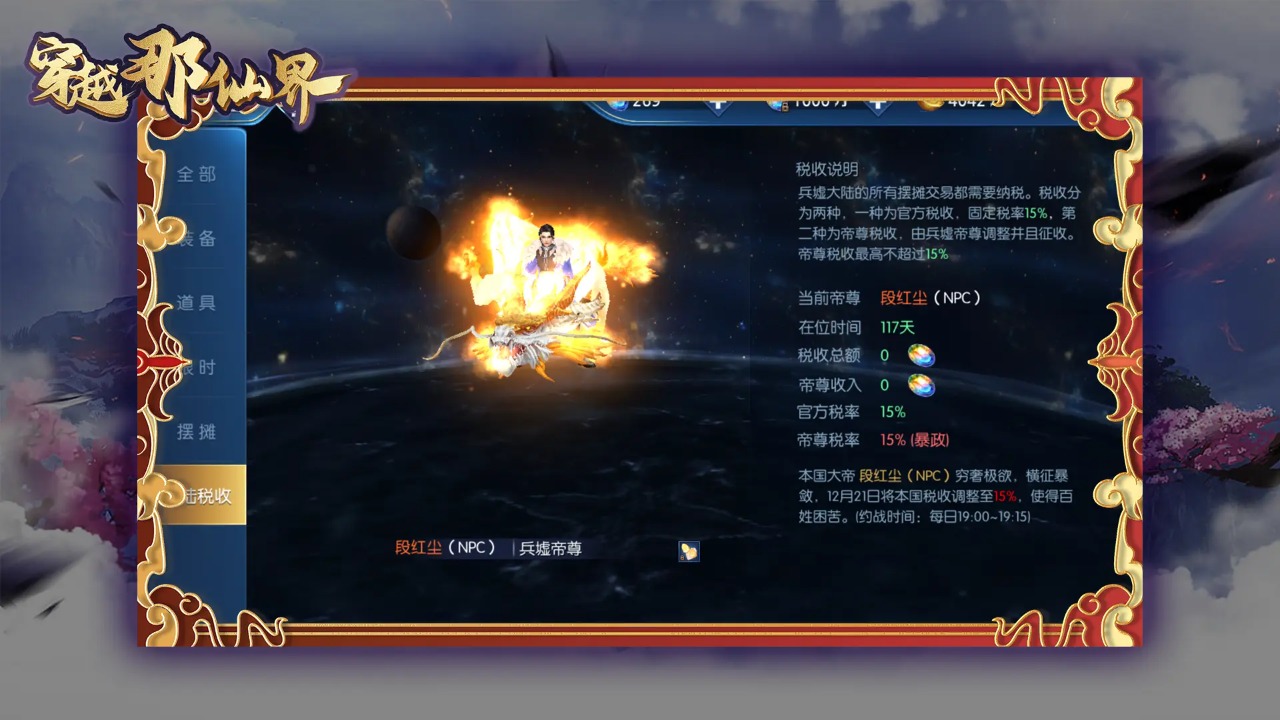1280x720 pixels.
Task: Click the green 117天 in-office duration value
Action: point(895,325)
